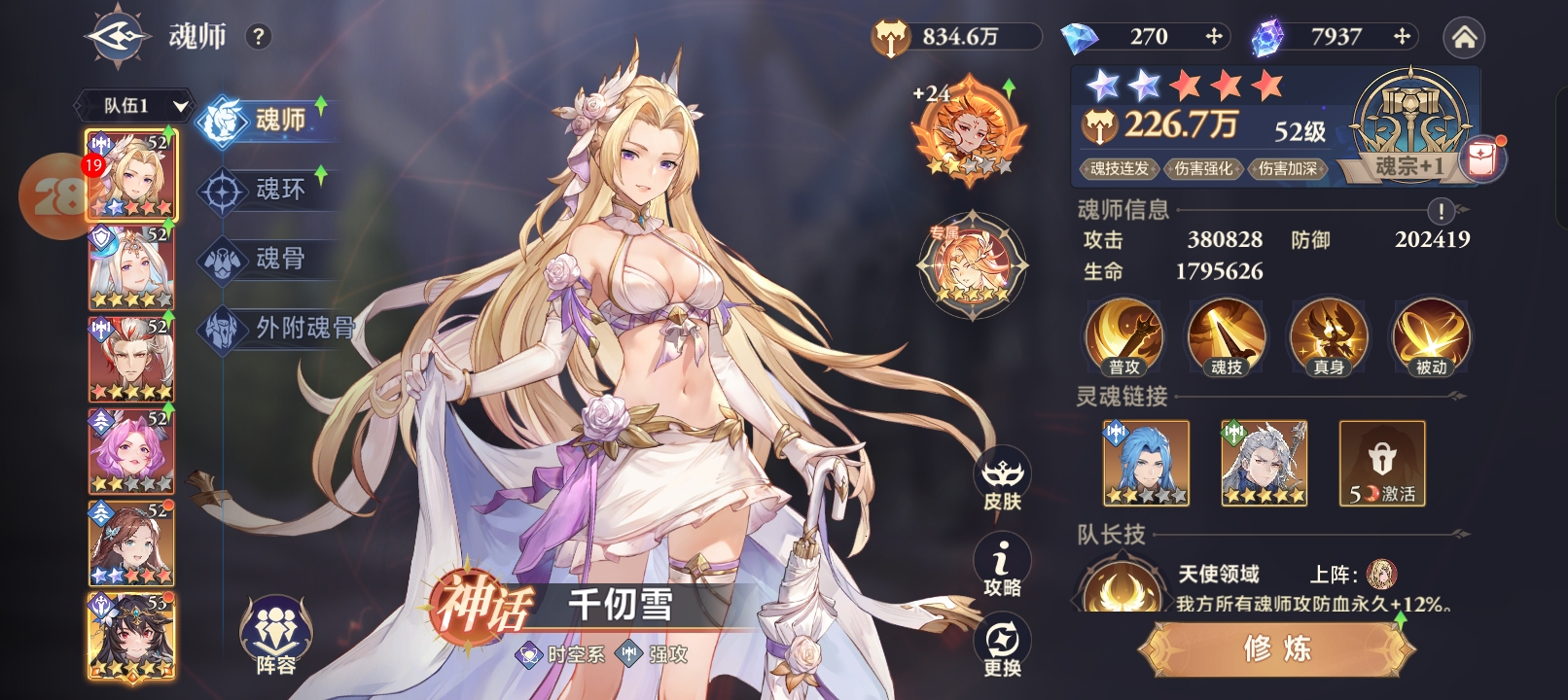Unlock the locked soul link slot
Image resolution: width=1568 pixels, height=700 pixels.
click(x=1381, y=463)
